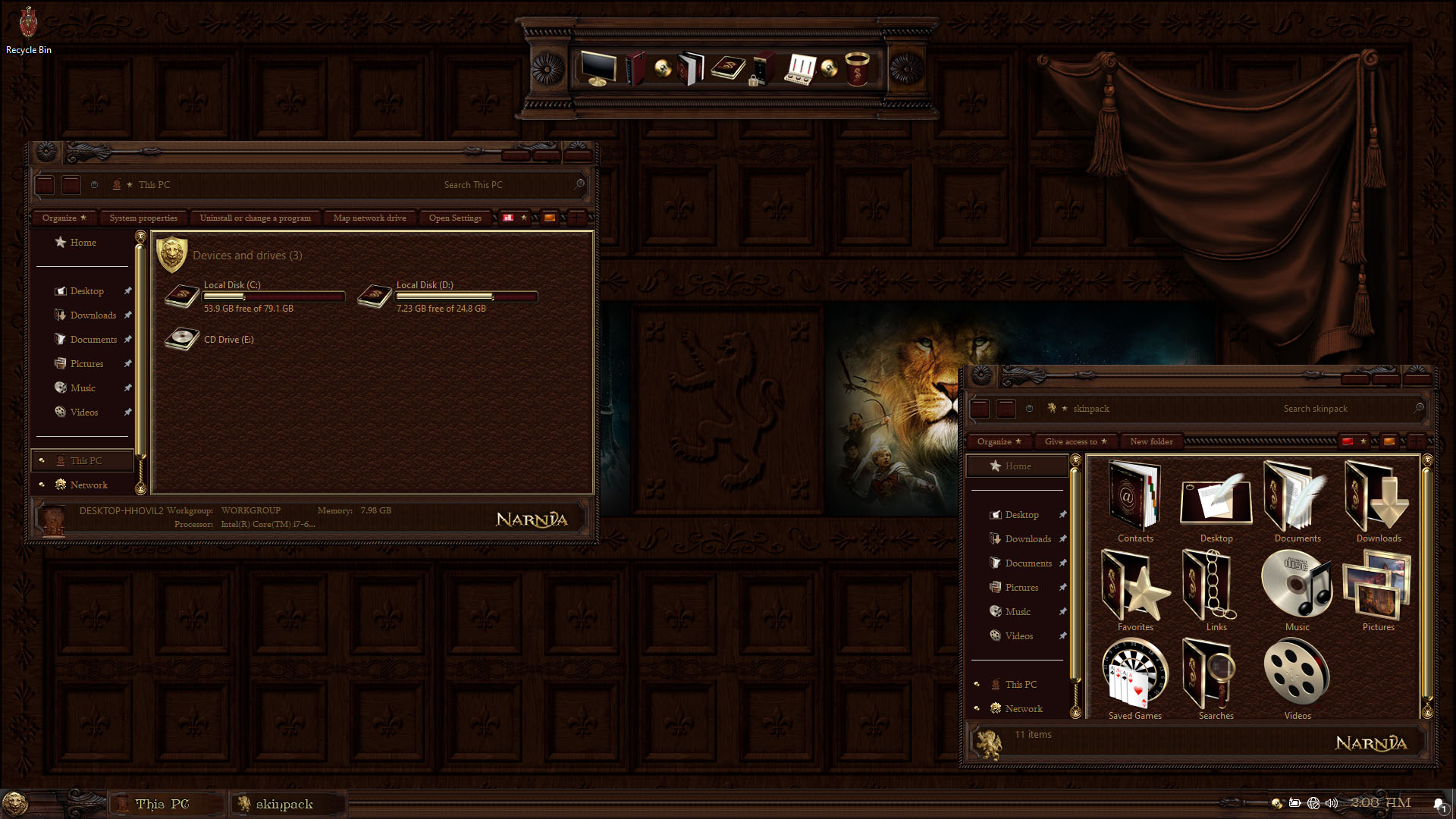This screenshot has width=1456, height=819.
Task: Open the Searches folder
Action: click(x=1216, y=679)
